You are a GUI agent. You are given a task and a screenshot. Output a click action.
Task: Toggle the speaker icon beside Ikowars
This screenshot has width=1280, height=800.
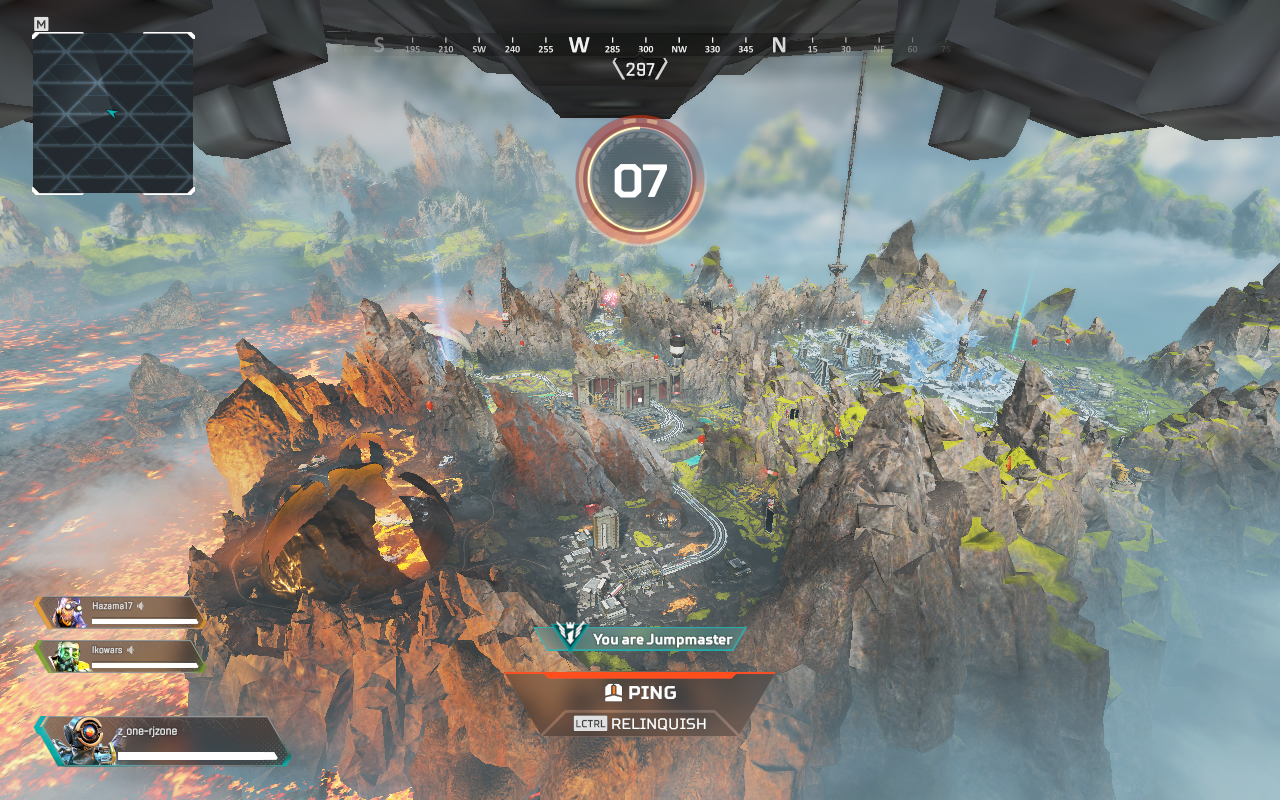tap(131, 650)
